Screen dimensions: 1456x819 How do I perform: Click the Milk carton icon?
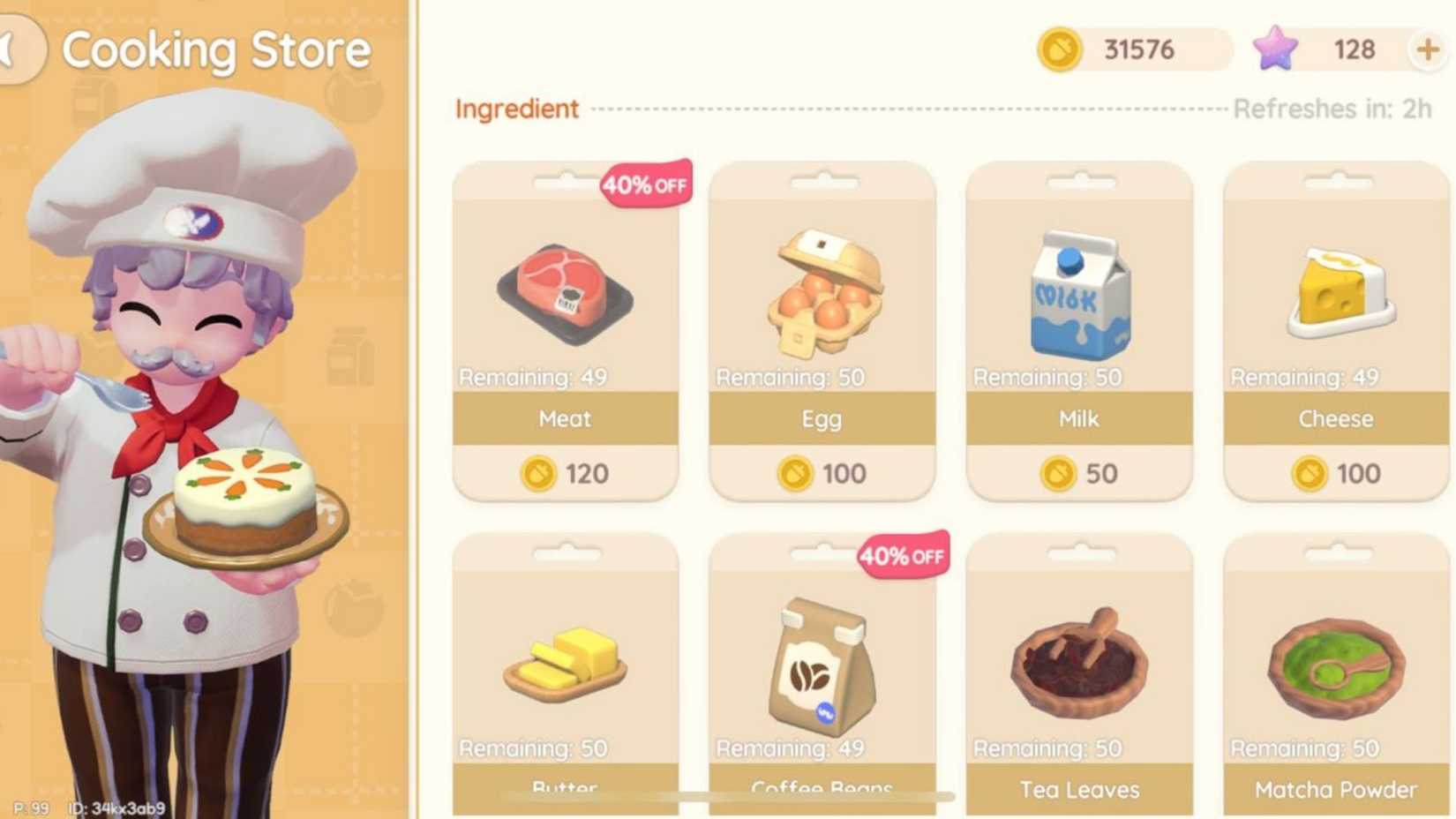(1078, 291)
